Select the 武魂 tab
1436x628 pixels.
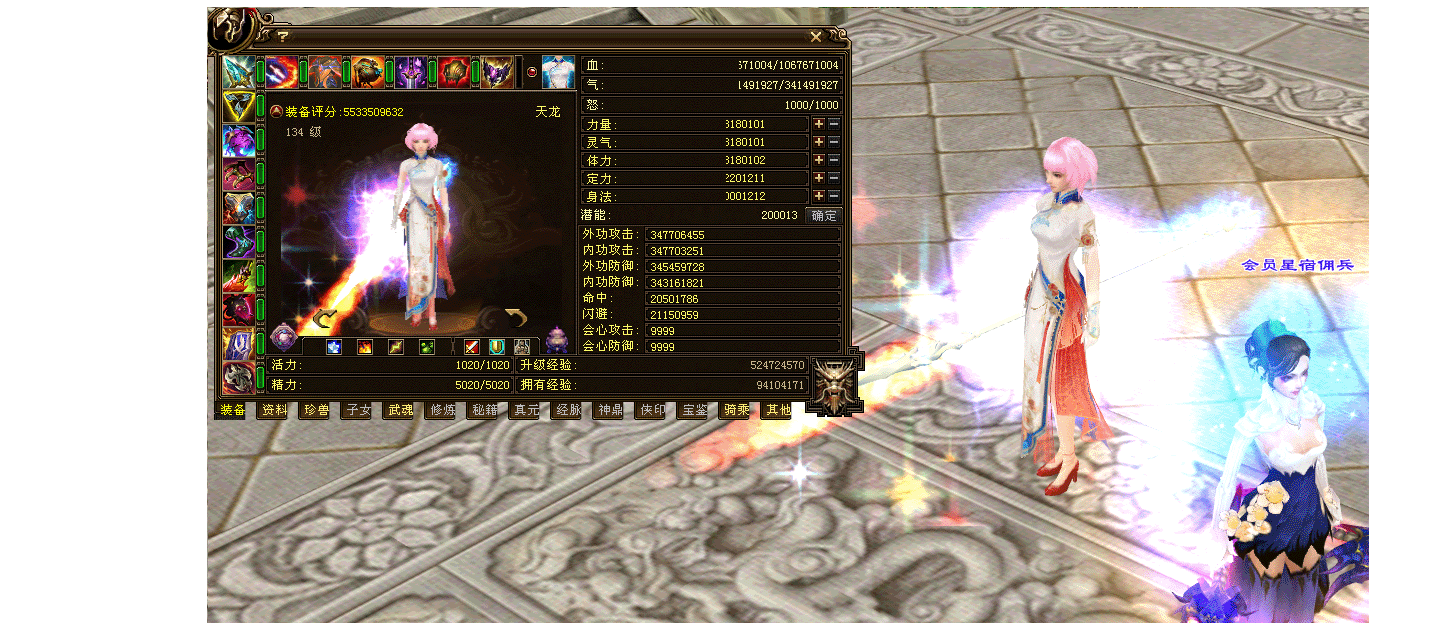pos(400,410)
